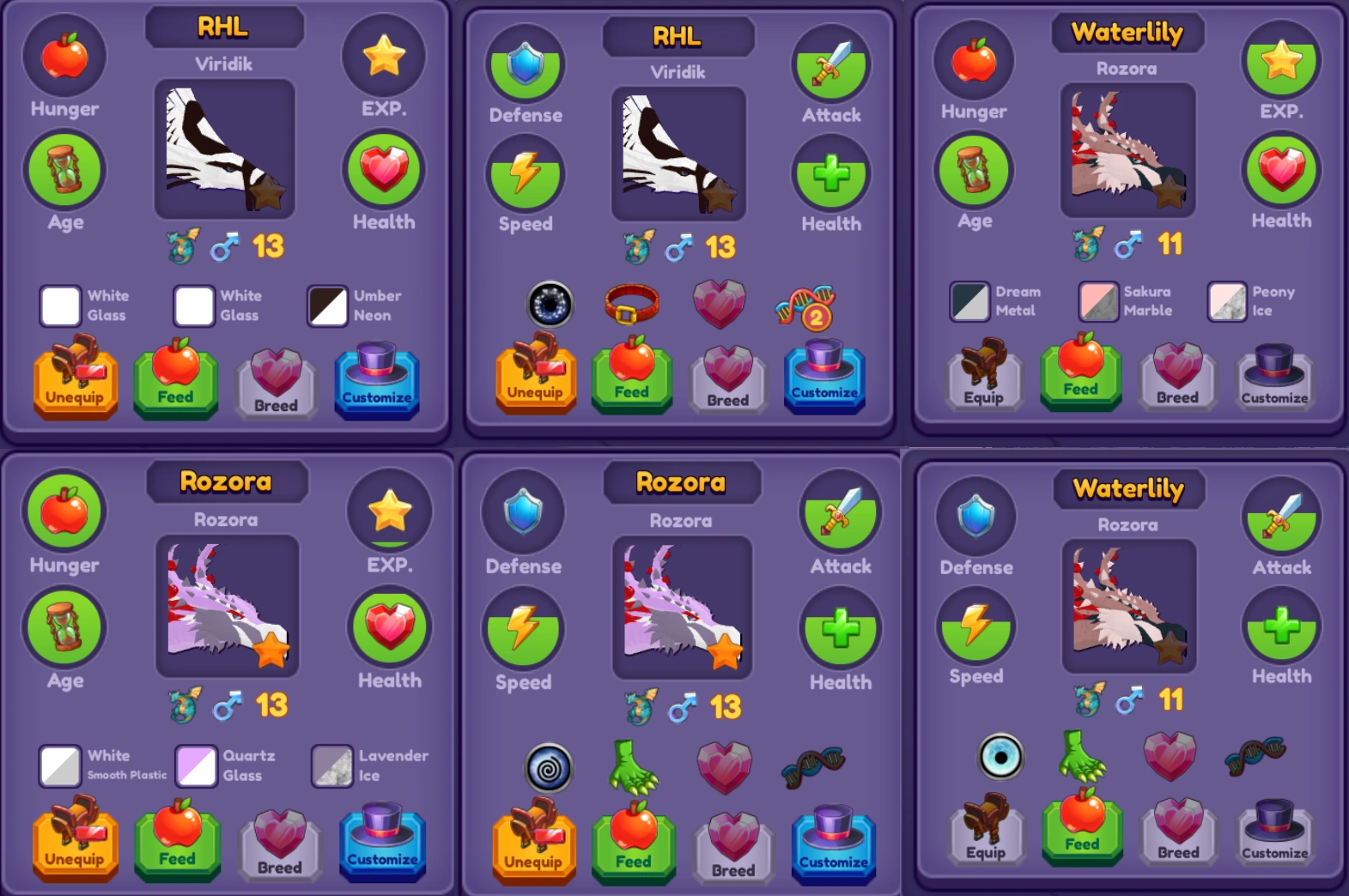1349x896 pixels.
Task: Select the red collar accessory on RHL card
Action: pos(633,305)
